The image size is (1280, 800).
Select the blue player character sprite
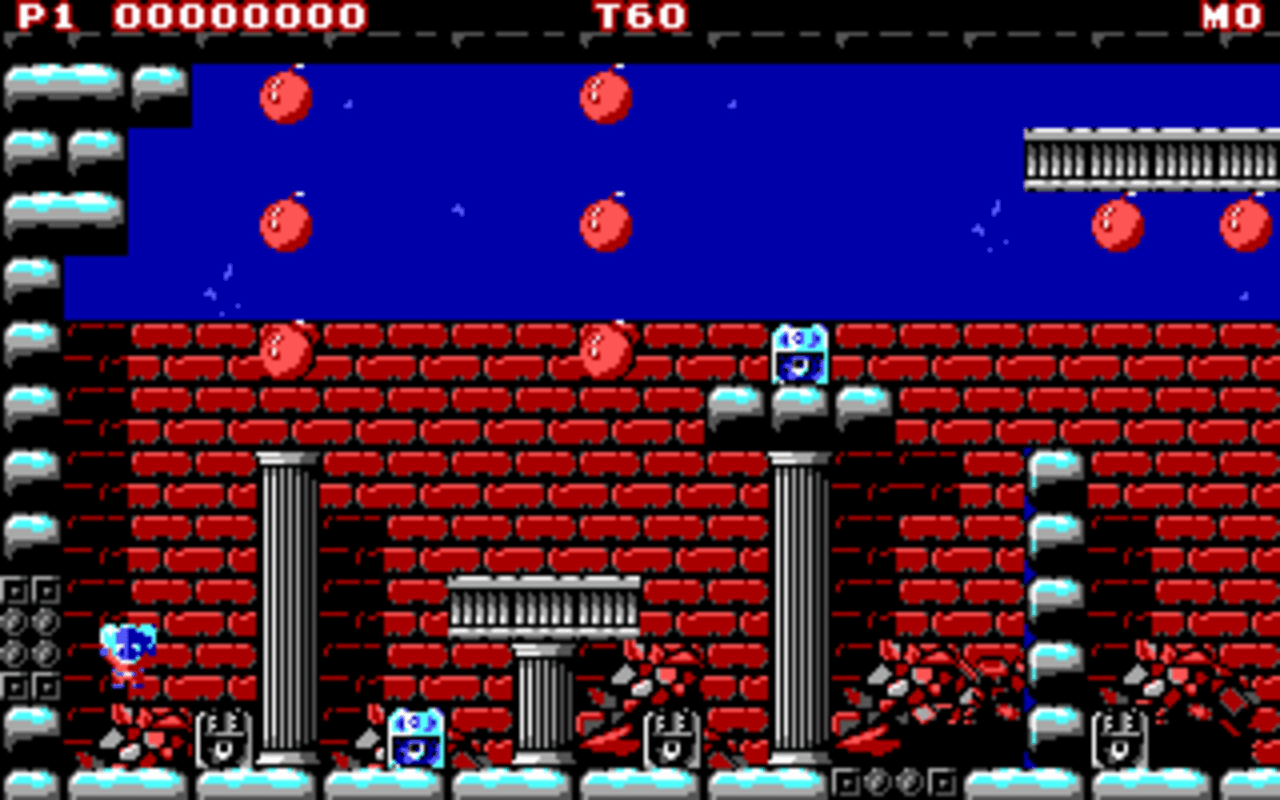tap(124, 650)
